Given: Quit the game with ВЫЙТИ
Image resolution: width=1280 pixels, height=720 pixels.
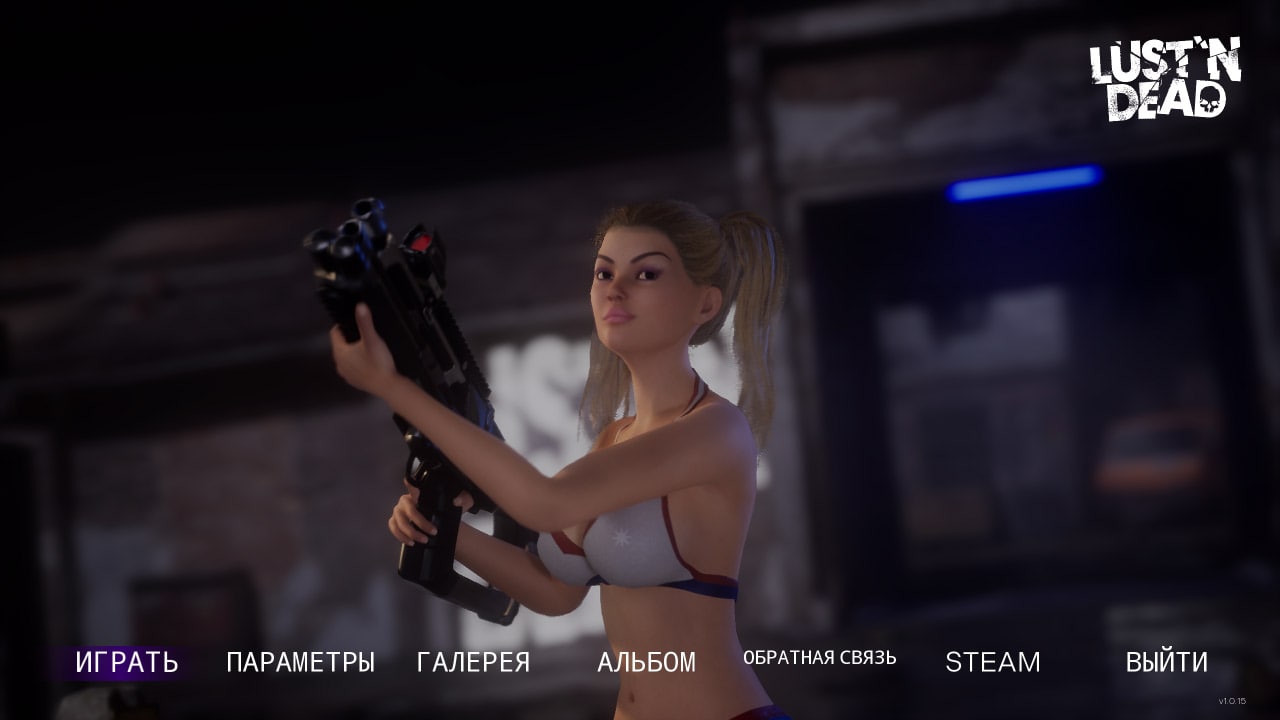Looking at the screenshot, I should point(1166,662).
